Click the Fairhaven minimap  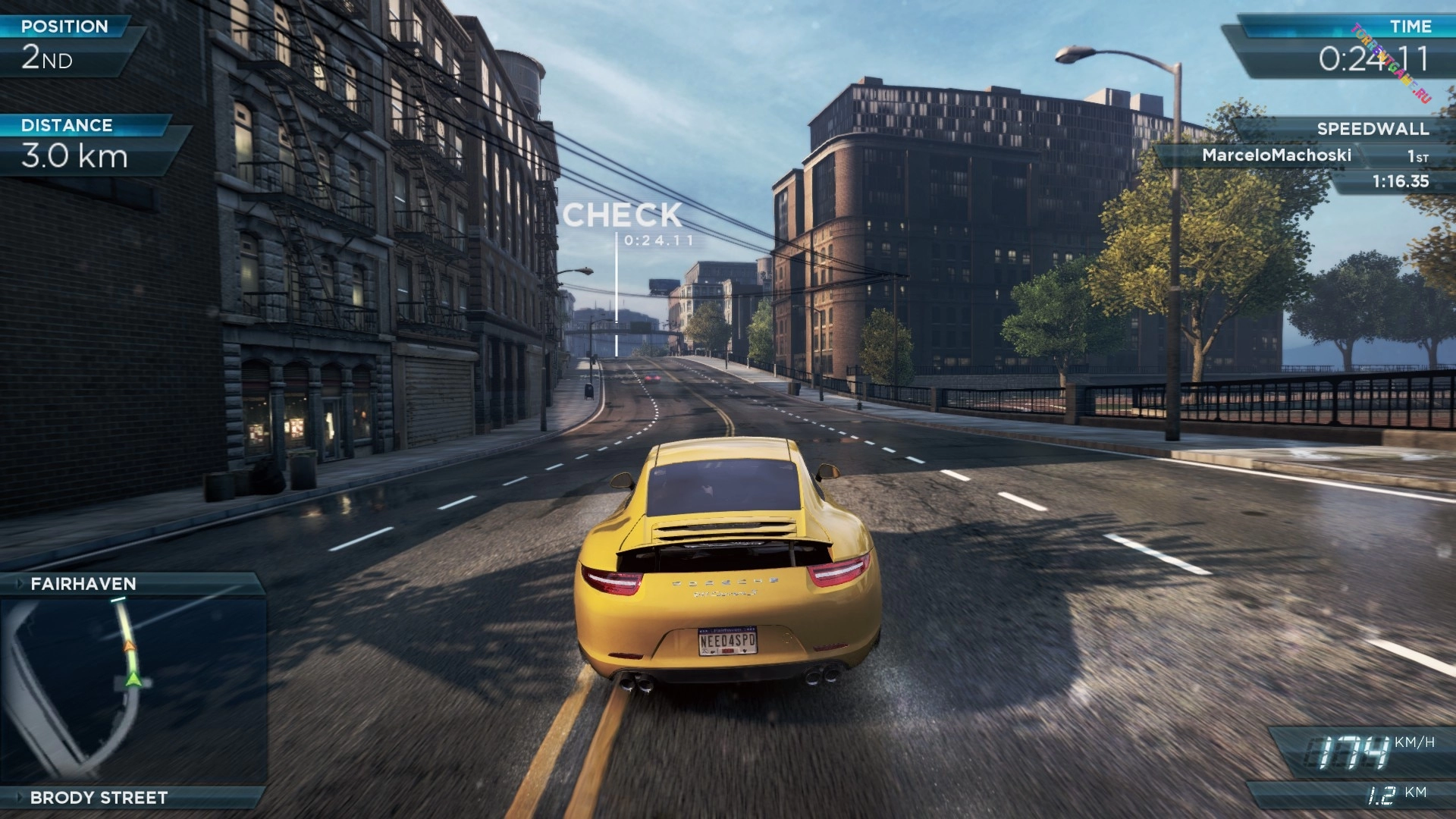pyautogui.click(x=133, y=690)
